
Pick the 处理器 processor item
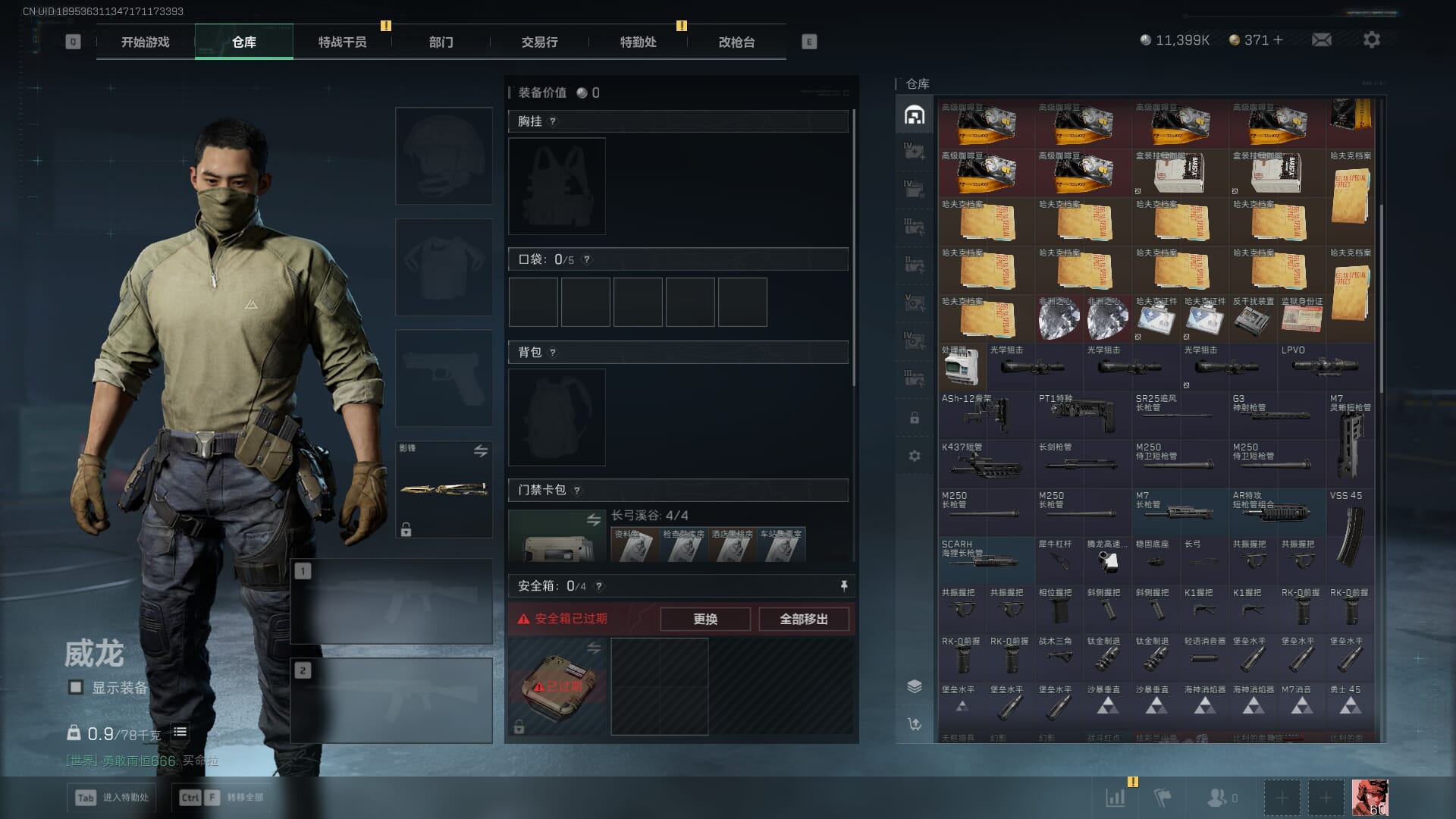[962, 369]
